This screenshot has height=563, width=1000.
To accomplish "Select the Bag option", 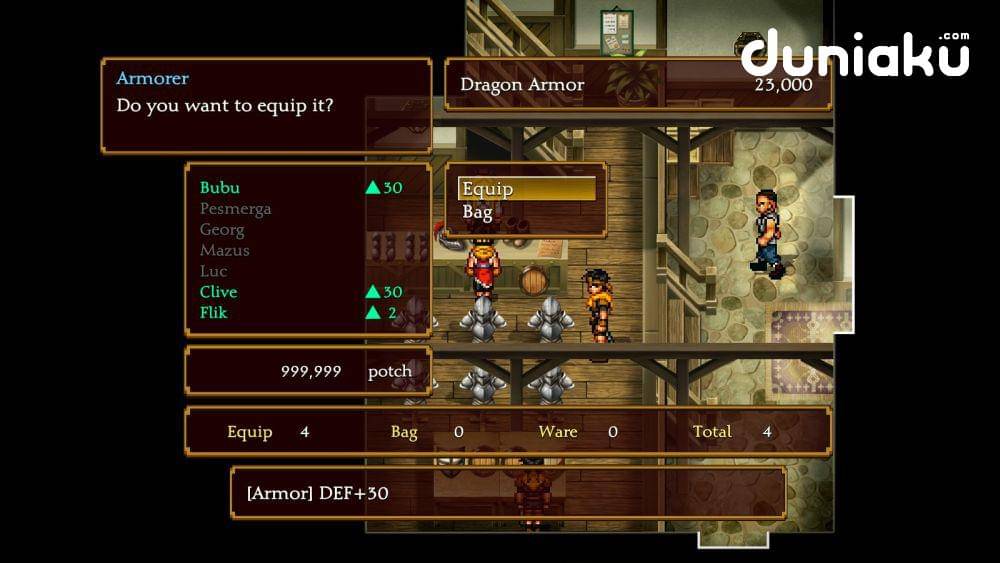I will click(477, 212).
